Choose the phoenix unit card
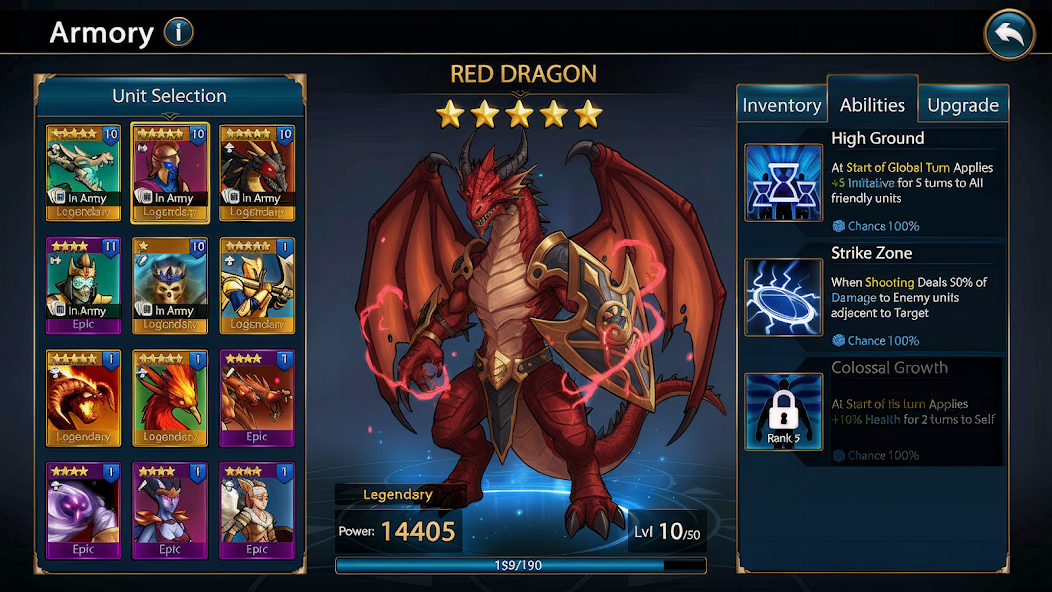The width and height of the screenshot is (1052, 592). point(170,397)
